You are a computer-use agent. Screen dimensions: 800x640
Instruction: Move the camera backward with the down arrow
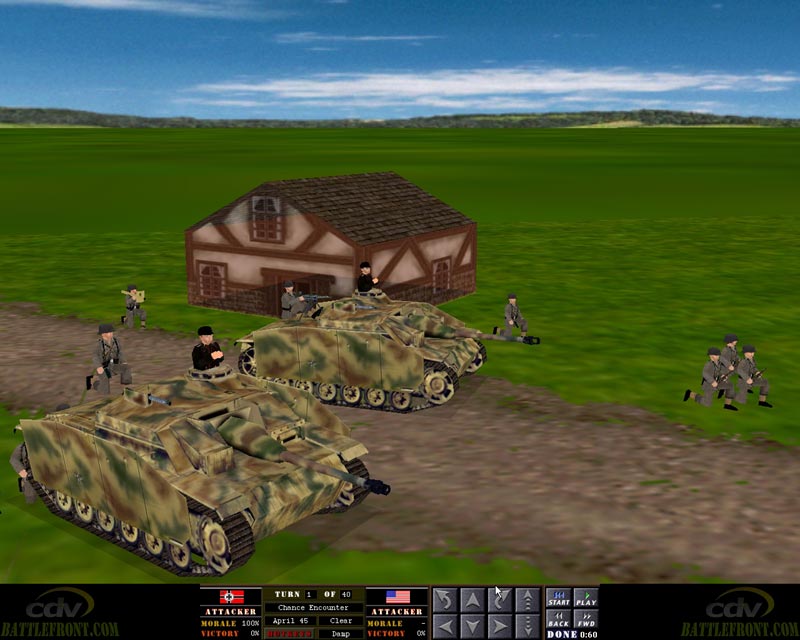click(472, 627)
